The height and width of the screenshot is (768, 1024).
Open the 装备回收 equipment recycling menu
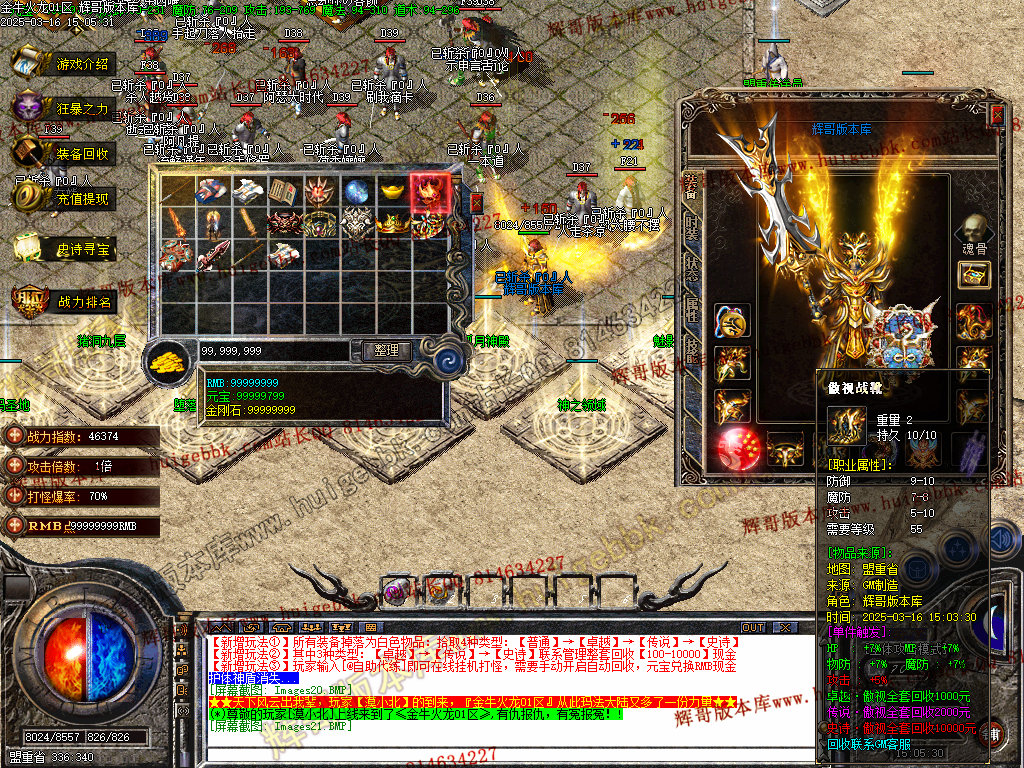pyautogui.click(x=62, y=153)
